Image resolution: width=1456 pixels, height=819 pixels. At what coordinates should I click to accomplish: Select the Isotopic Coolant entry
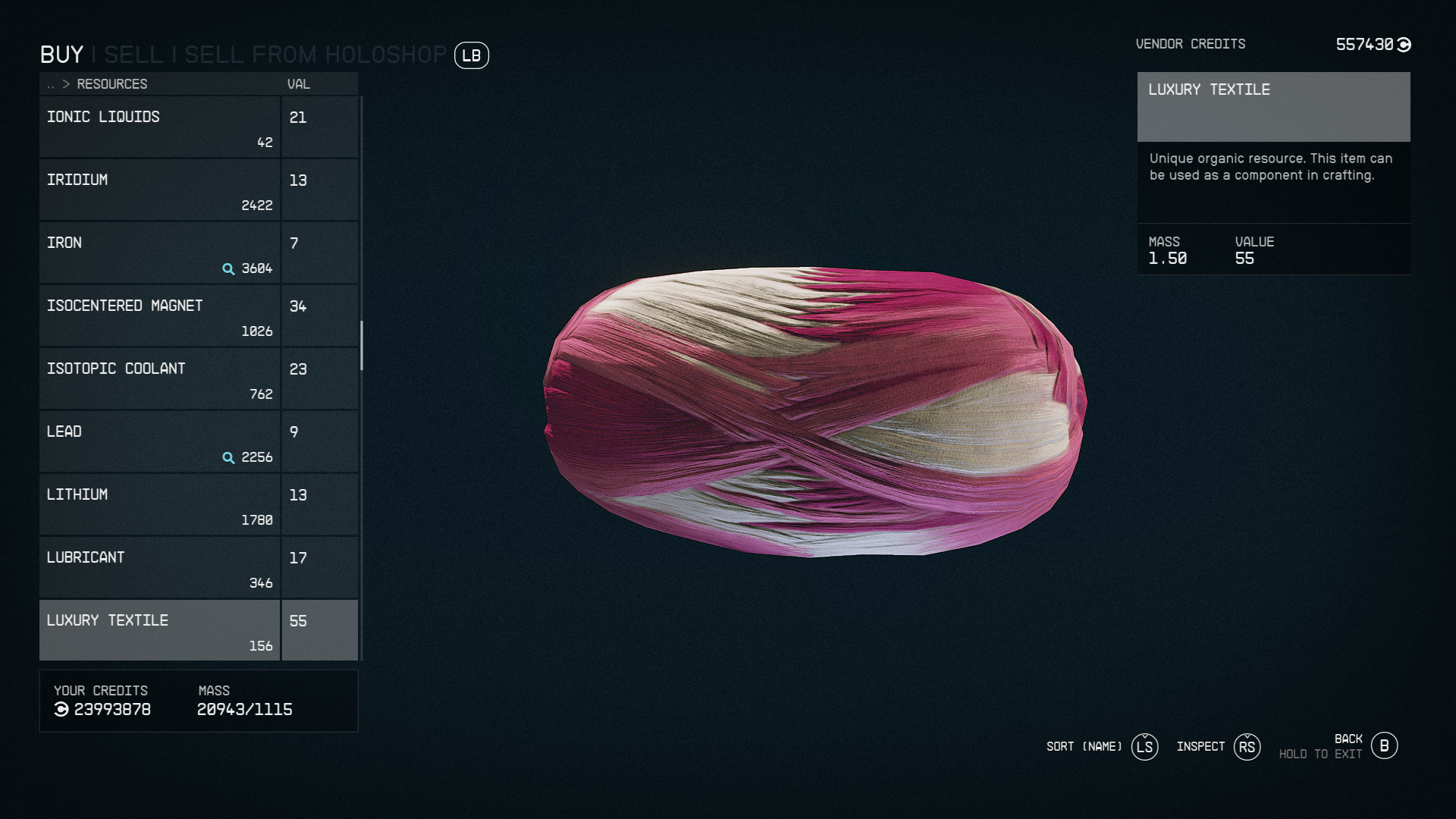(159, 378)
